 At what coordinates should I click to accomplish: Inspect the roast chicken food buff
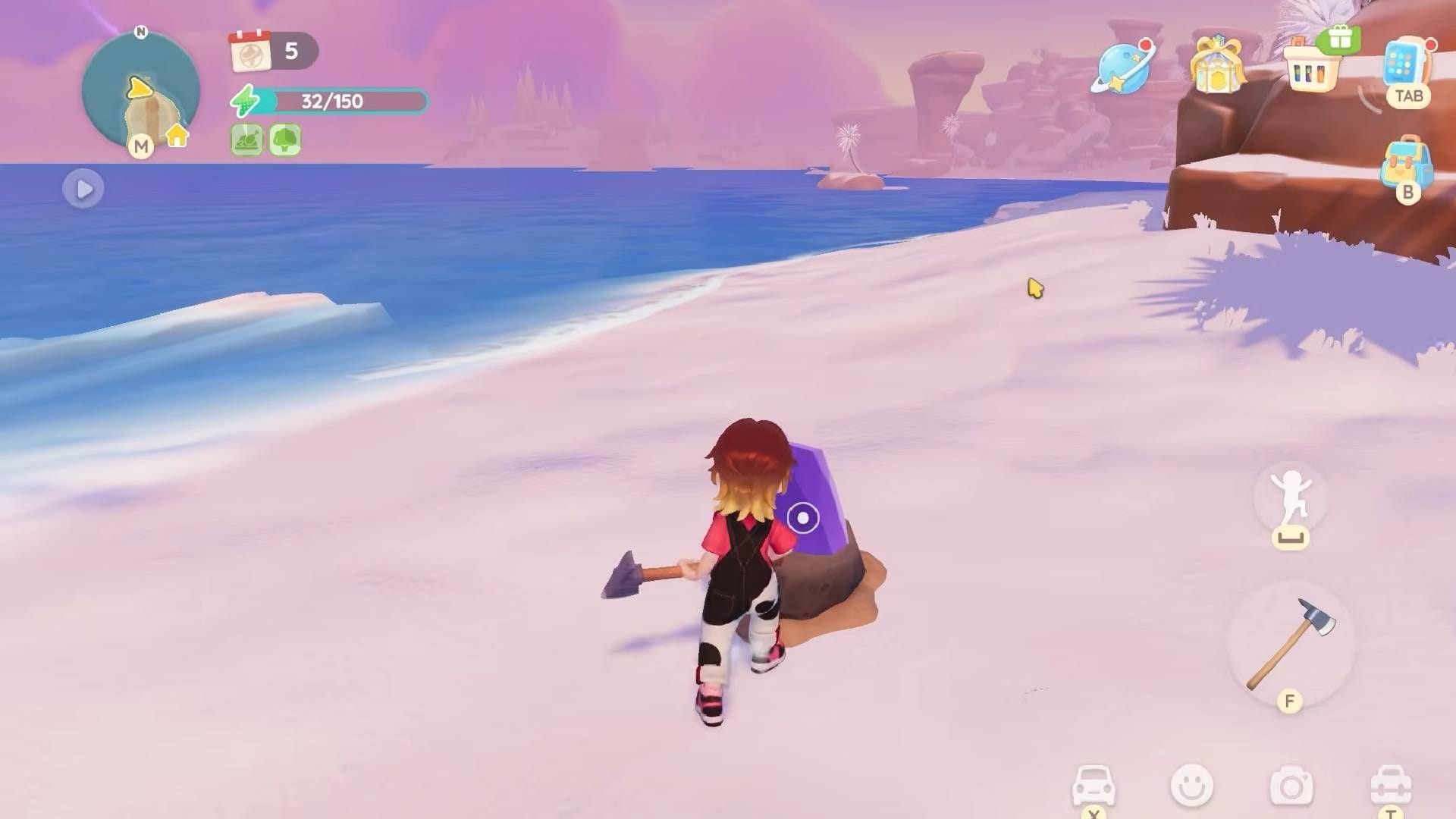(x=246, y=140)
